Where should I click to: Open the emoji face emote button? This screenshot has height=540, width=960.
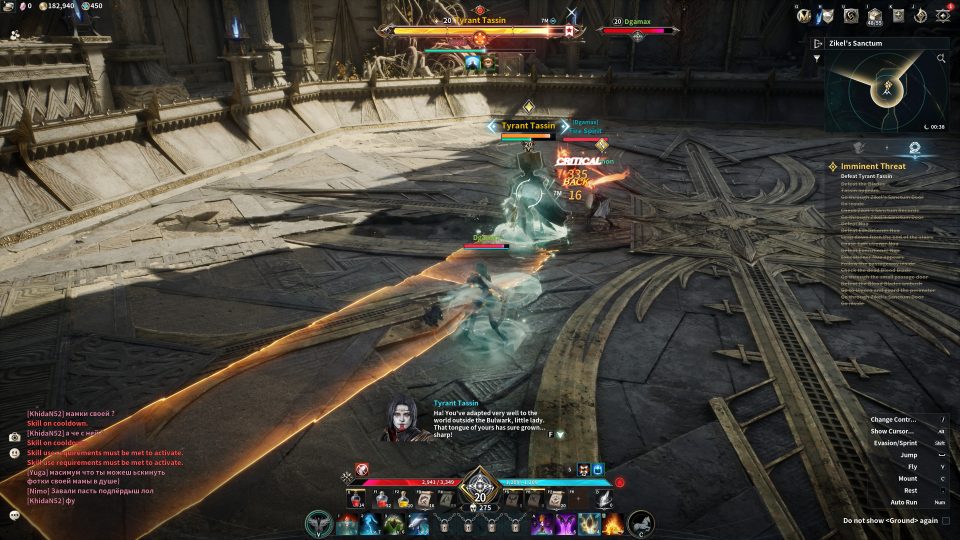(x=15, y=453)
